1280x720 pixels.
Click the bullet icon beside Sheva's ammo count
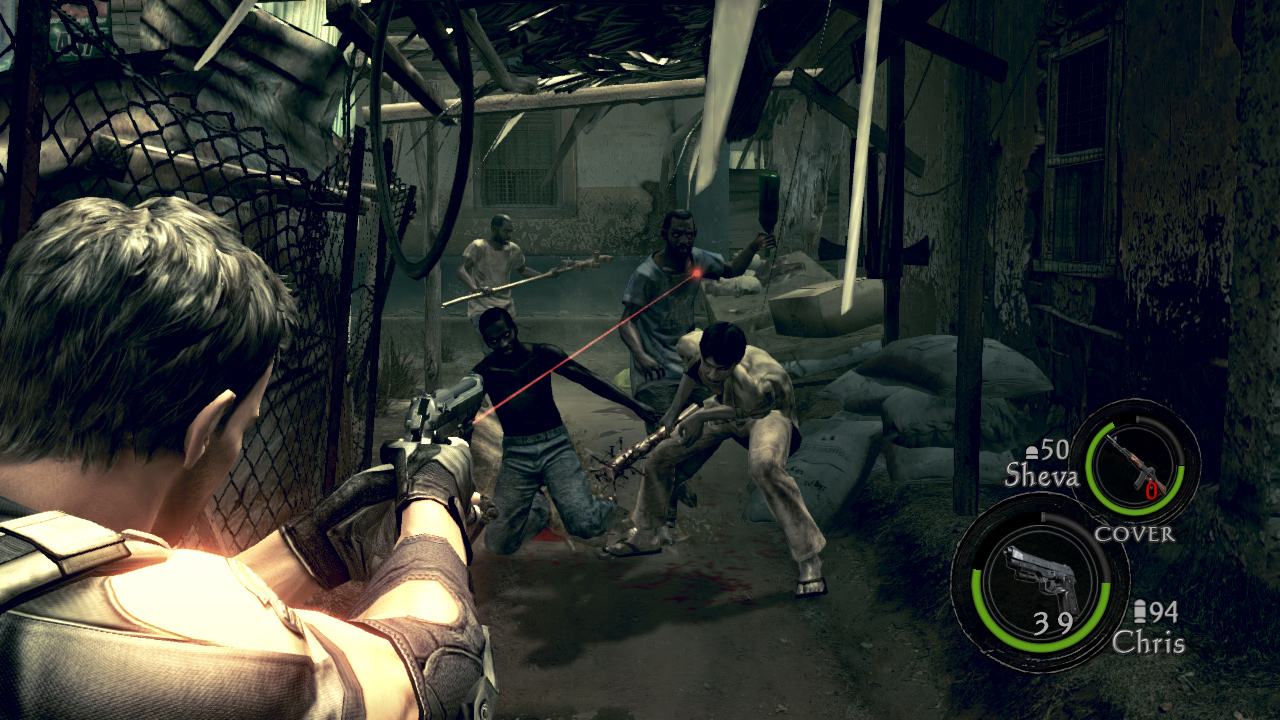(x=1032, y=450)
